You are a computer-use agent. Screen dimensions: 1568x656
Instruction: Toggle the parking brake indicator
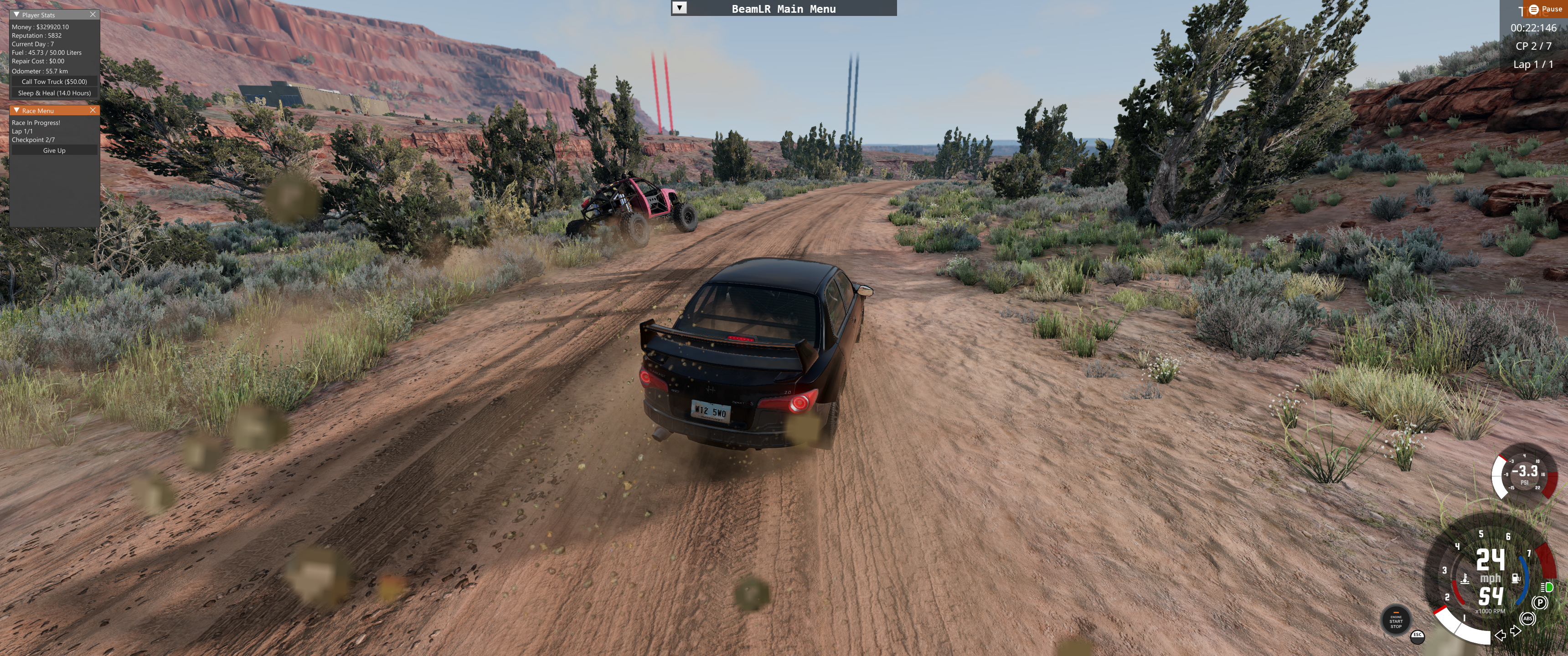[x=1539, y=602]
